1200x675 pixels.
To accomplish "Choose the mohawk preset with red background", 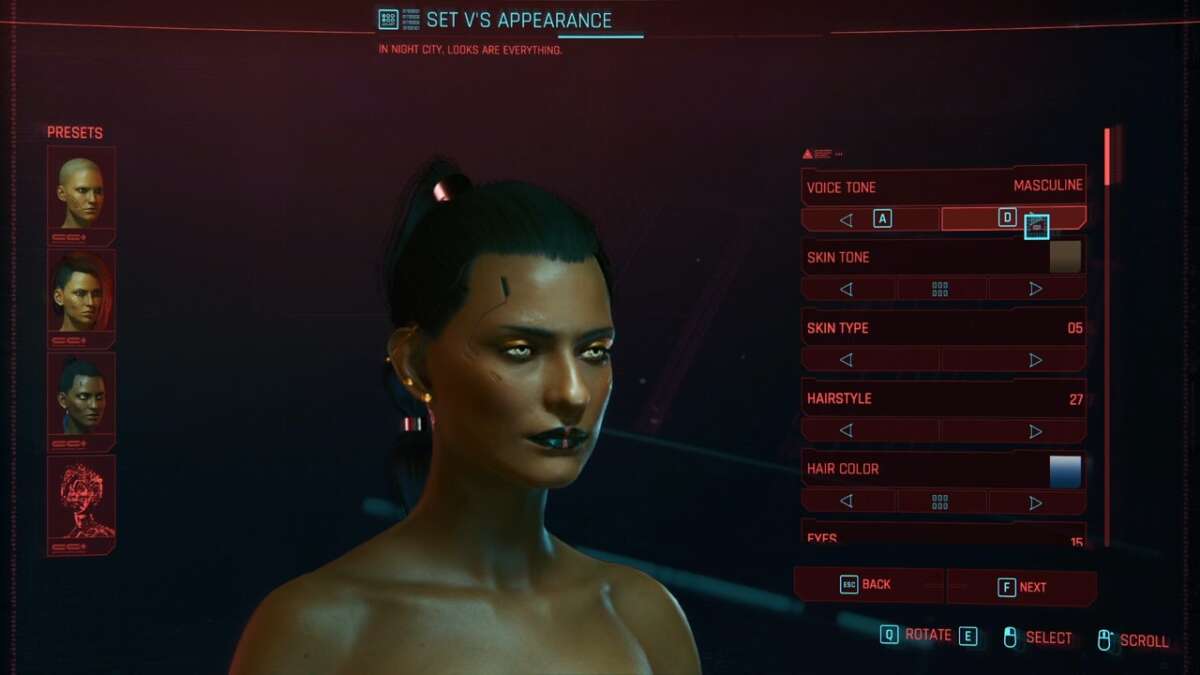I will coord(81,291).
